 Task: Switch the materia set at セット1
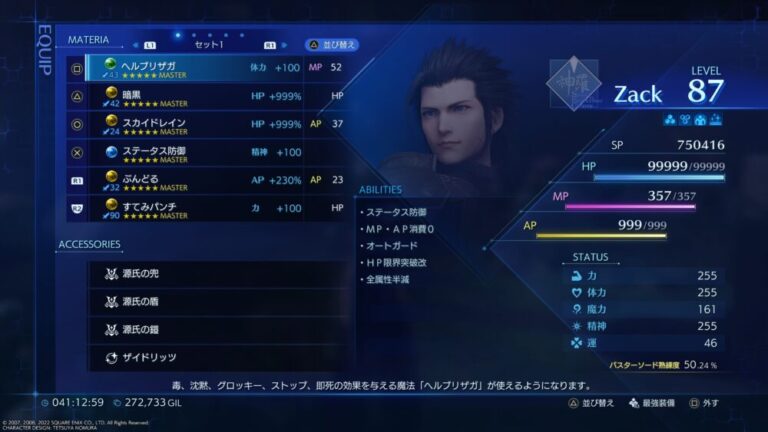click(x=209, y=45)
